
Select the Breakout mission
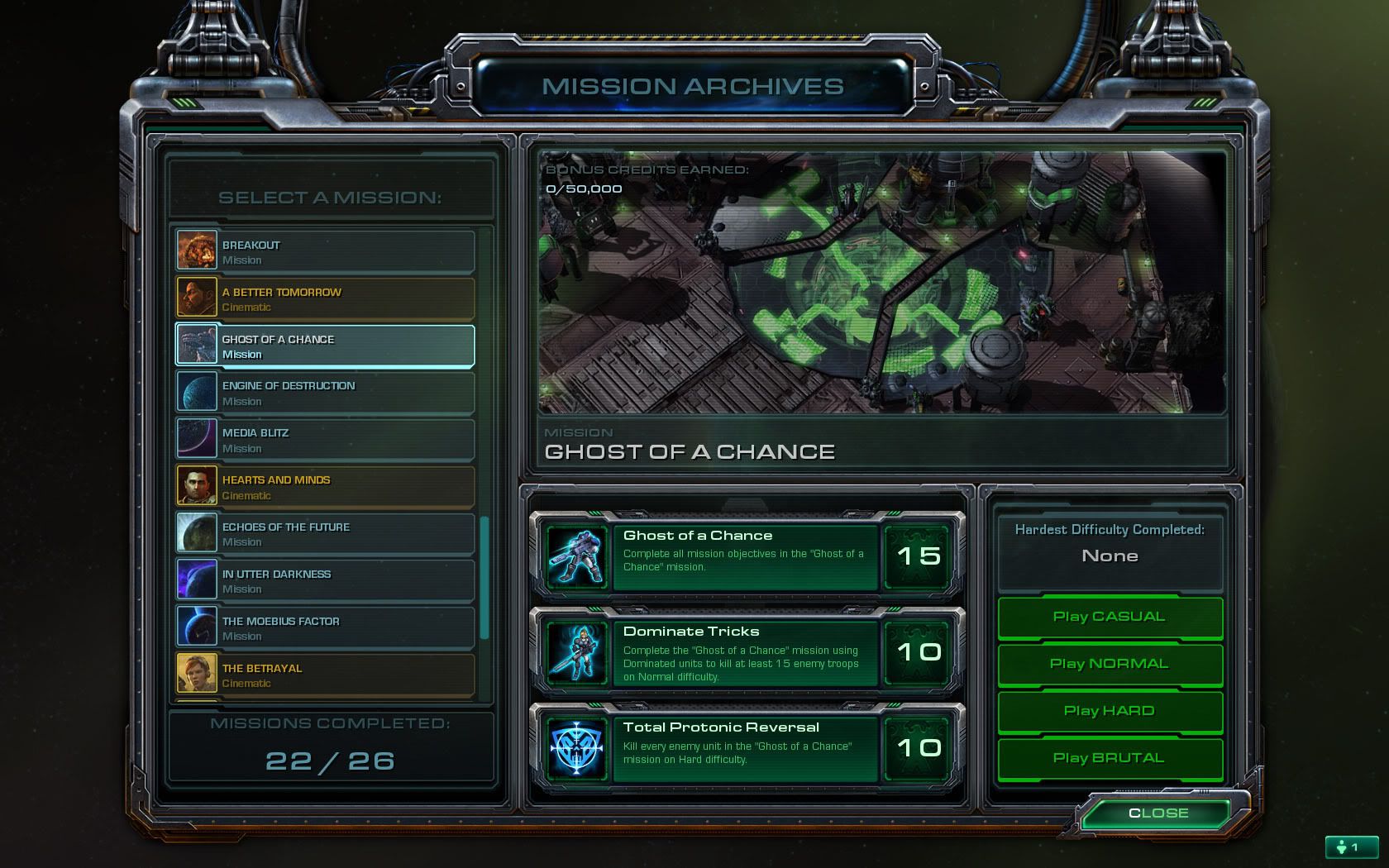coord(325,251)
